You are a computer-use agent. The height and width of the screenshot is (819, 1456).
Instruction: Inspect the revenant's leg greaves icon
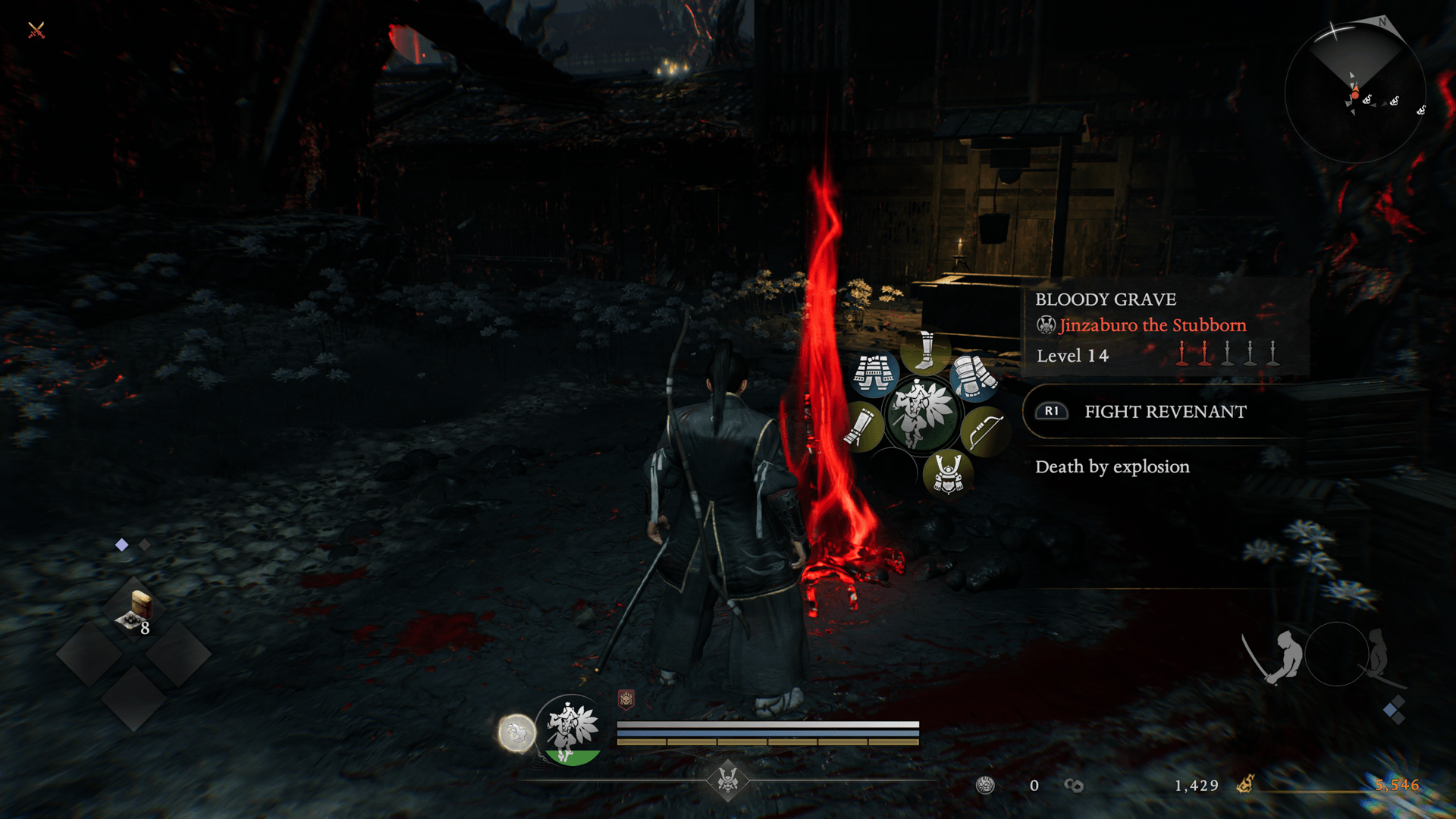(x=925, y=350)
